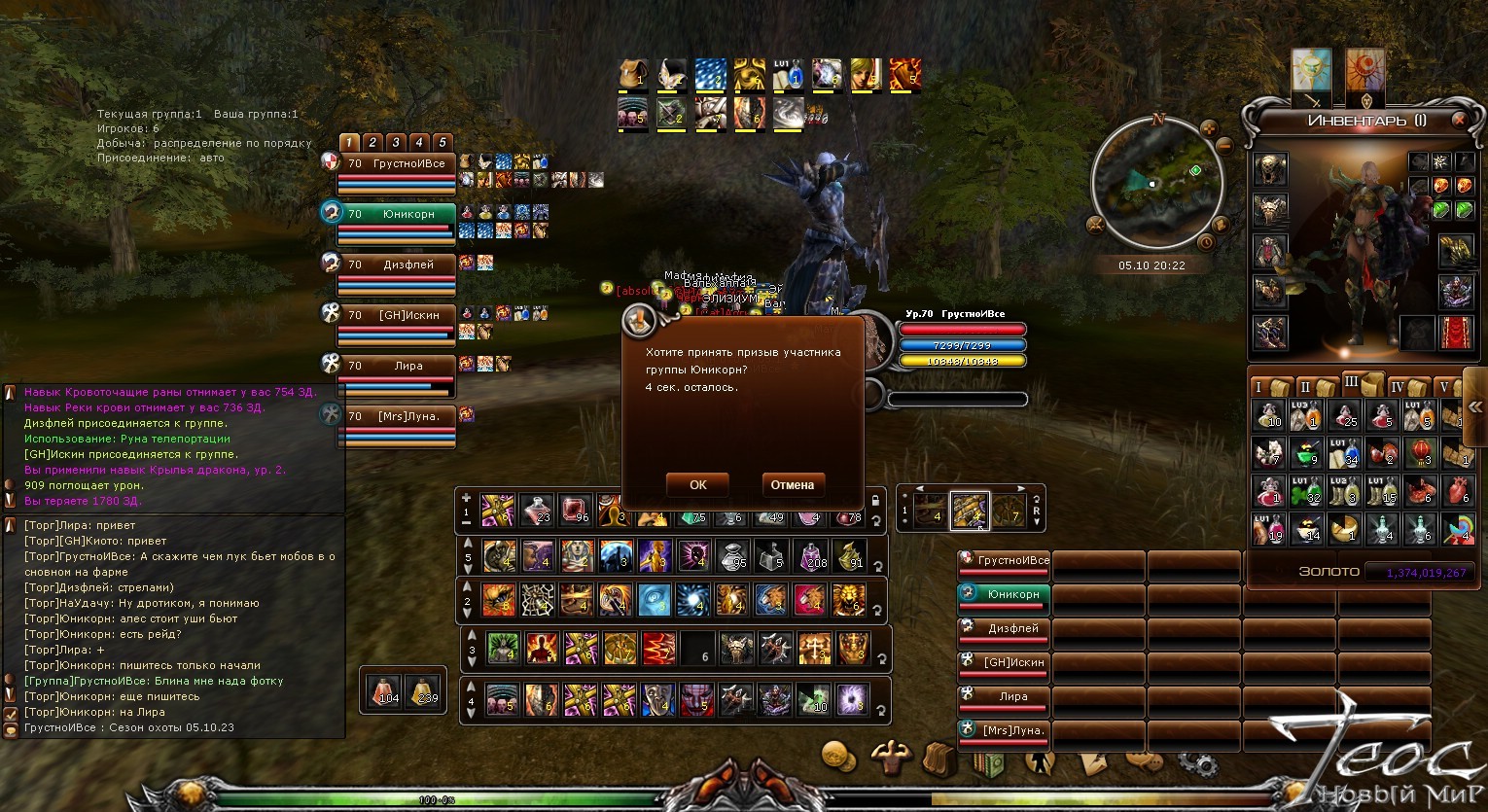Open the gear-shaped settings icon
This screenshot has height=812, width=1488.
pos(1202,761)
